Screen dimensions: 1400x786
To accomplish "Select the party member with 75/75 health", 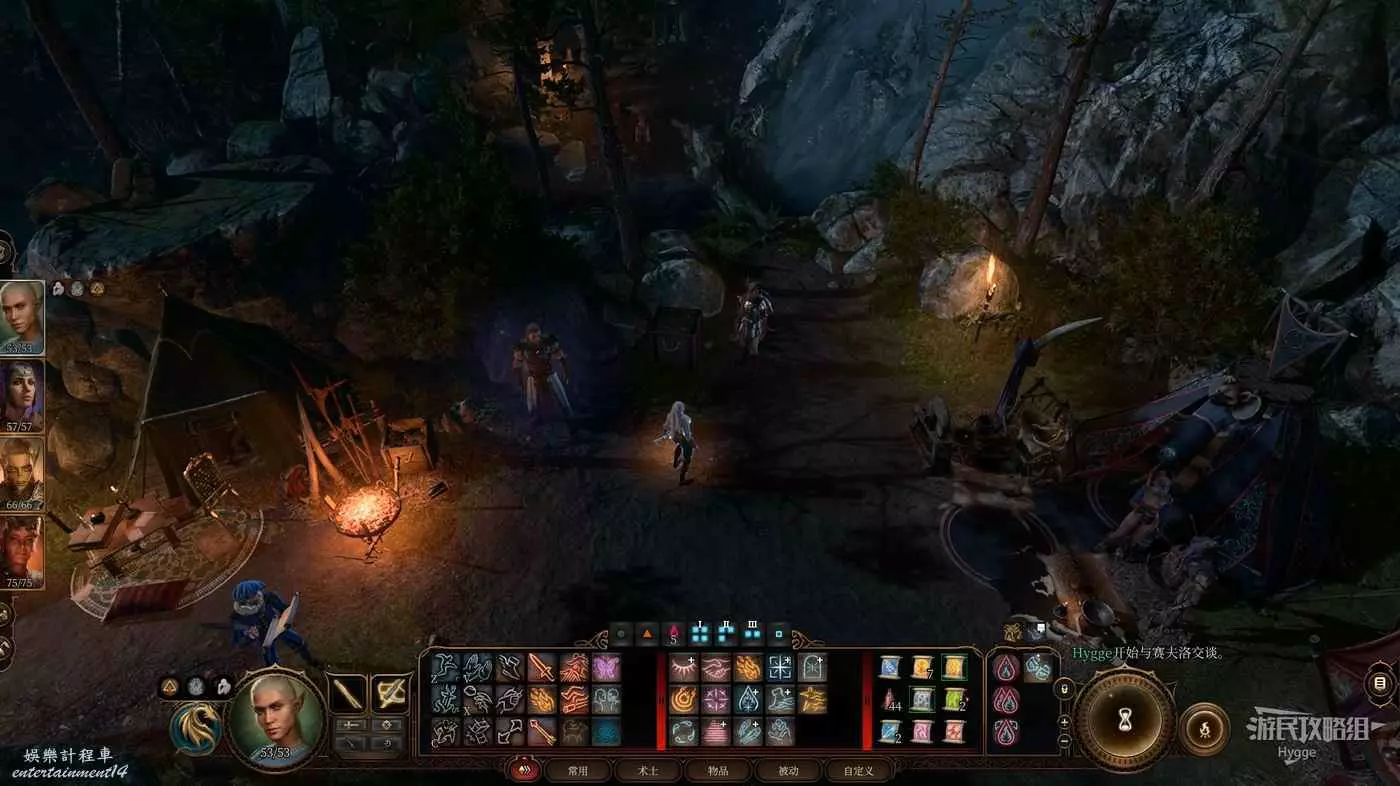I will [21, 550].
